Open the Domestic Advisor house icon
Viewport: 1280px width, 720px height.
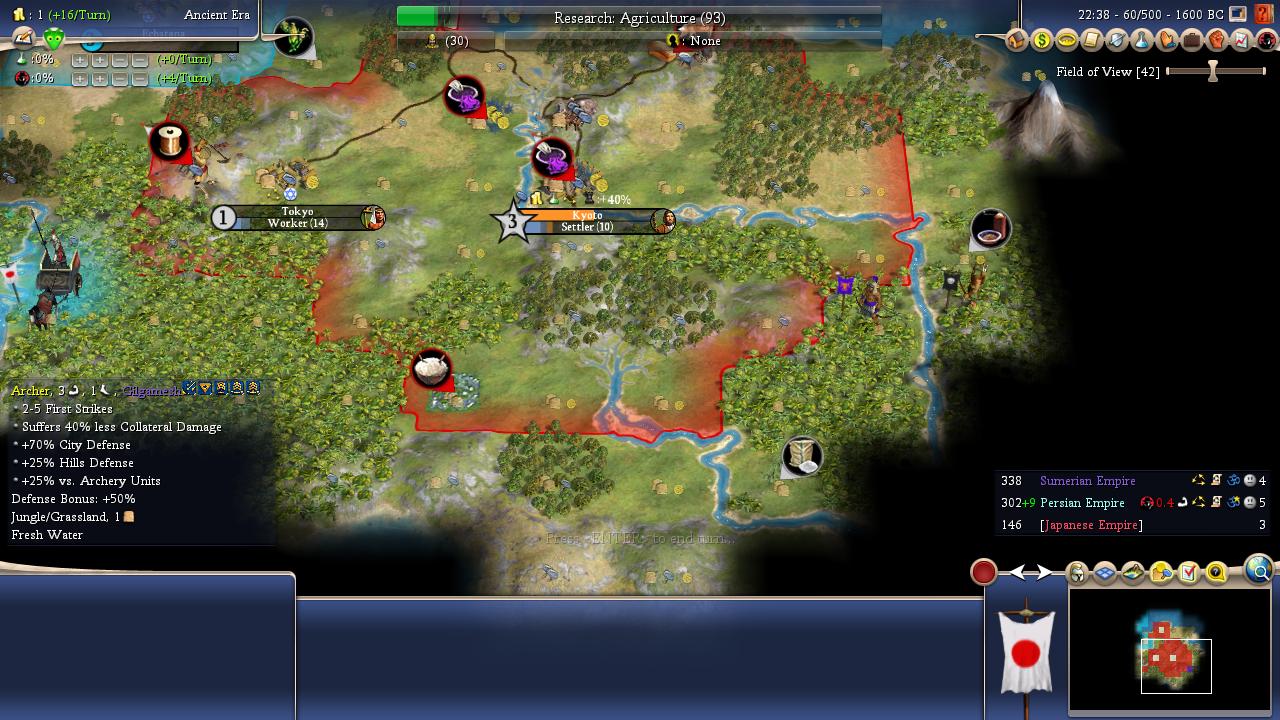click(1017, 41)
